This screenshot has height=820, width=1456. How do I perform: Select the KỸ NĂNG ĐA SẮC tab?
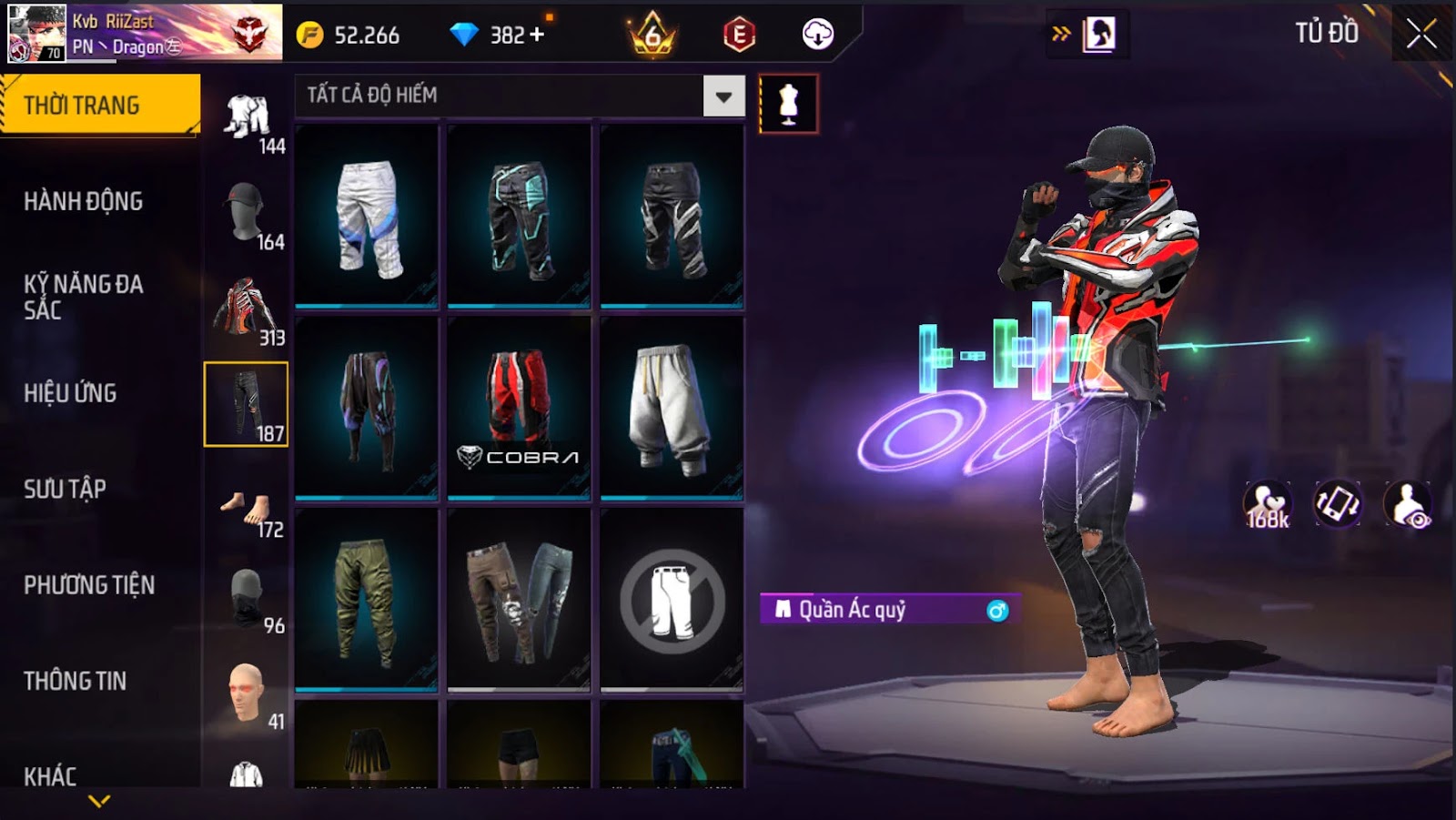point(83,297)
